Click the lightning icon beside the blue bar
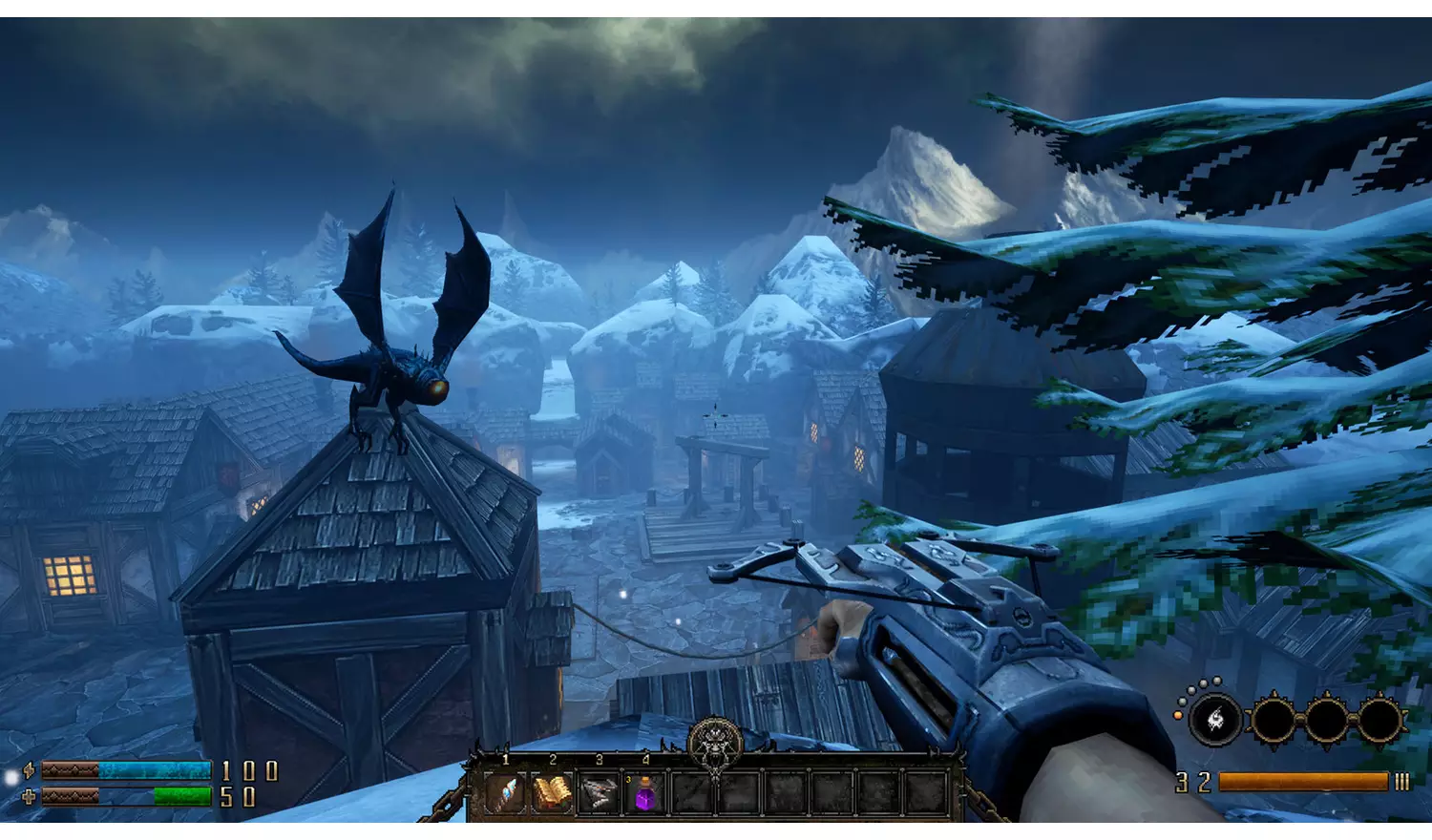 click(29, 771)
